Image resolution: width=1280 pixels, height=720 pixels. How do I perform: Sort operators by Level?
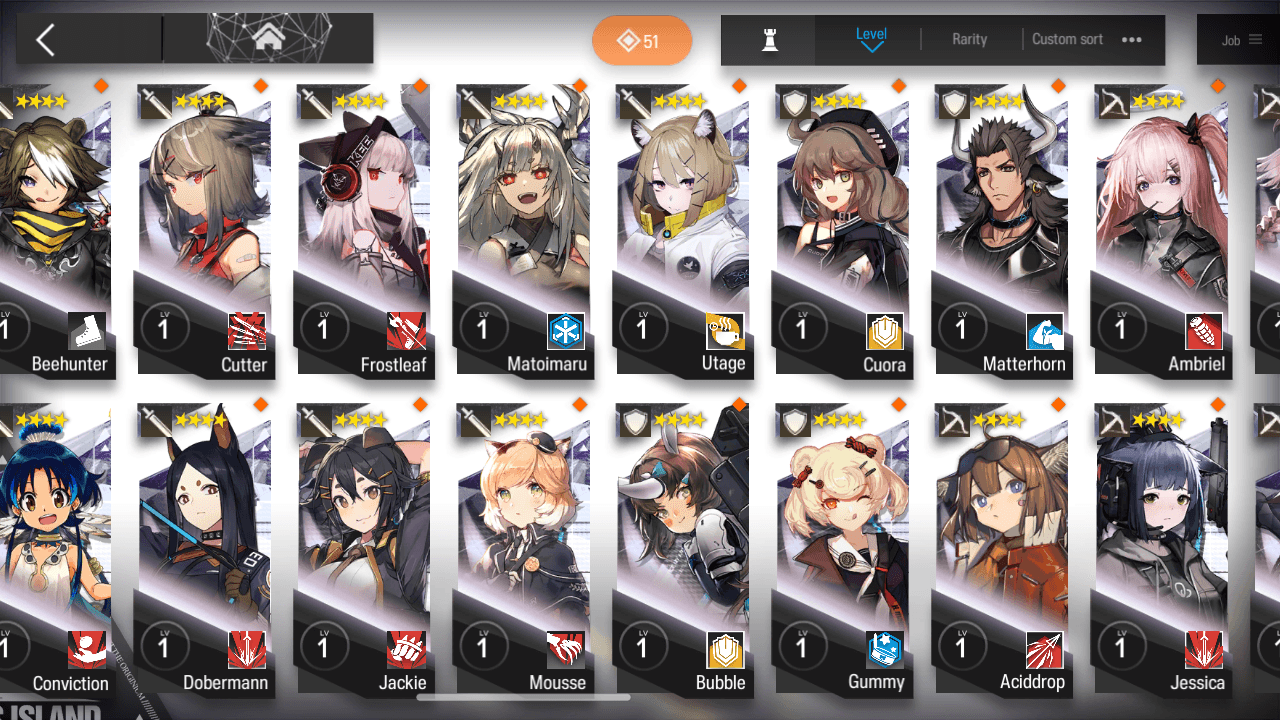871,39
